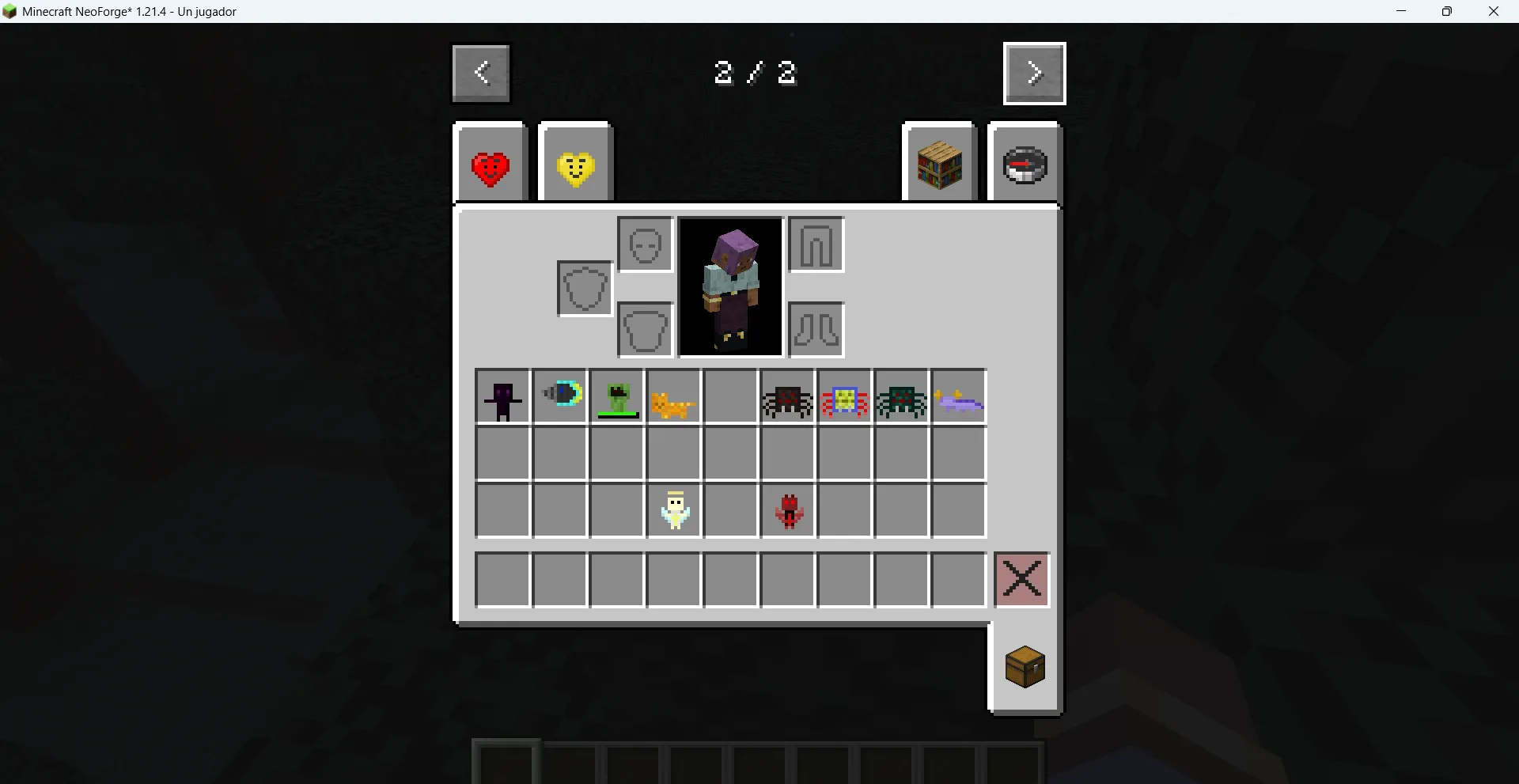Screen dimensions: 1519x784
Task: Click the empty helmet armor slot
Action: click(645, 244)
